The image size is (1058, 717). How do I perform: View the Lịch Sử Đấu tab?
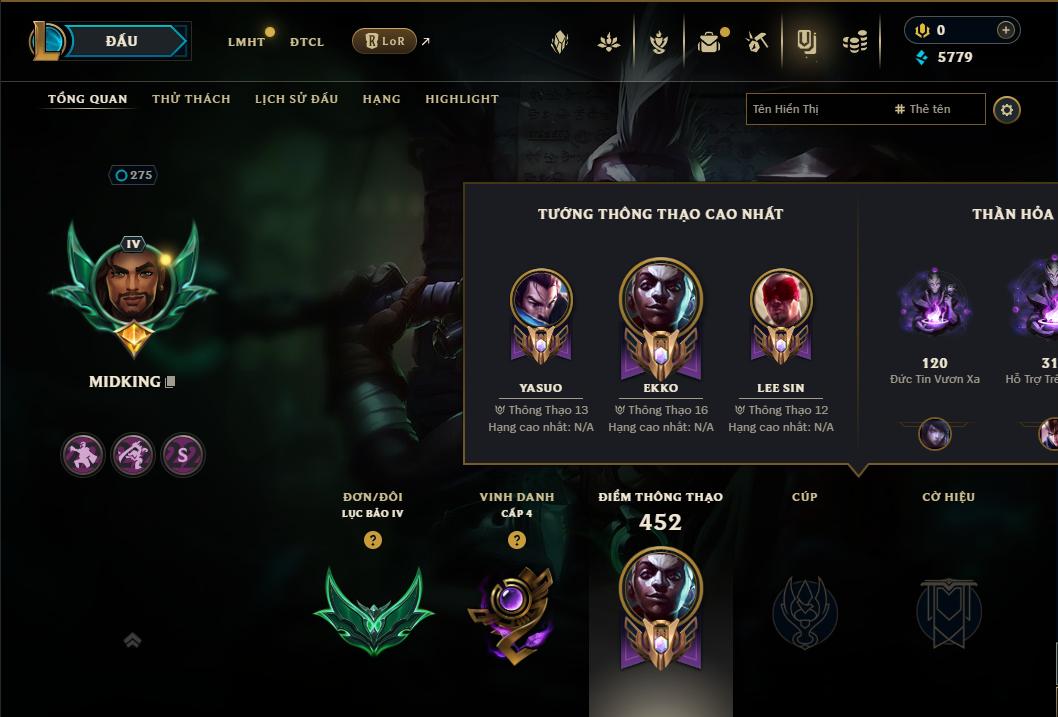[x=296, y=99]
